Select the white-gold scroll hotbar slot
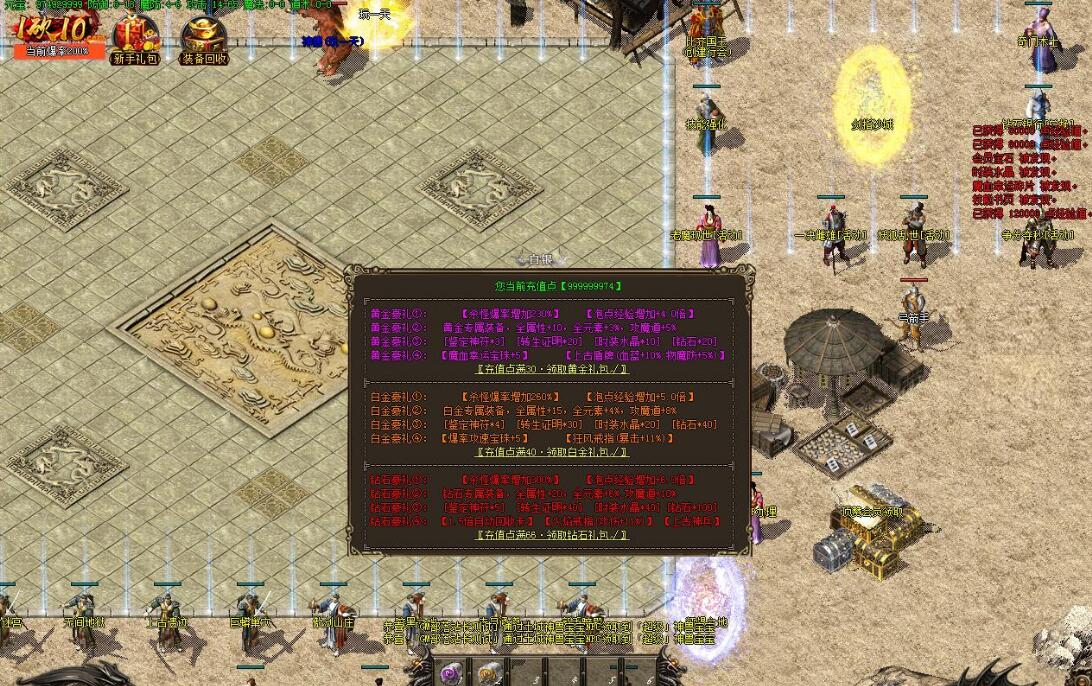The width and height of the screenshot is (1092, 686). [x=488, y=671]
